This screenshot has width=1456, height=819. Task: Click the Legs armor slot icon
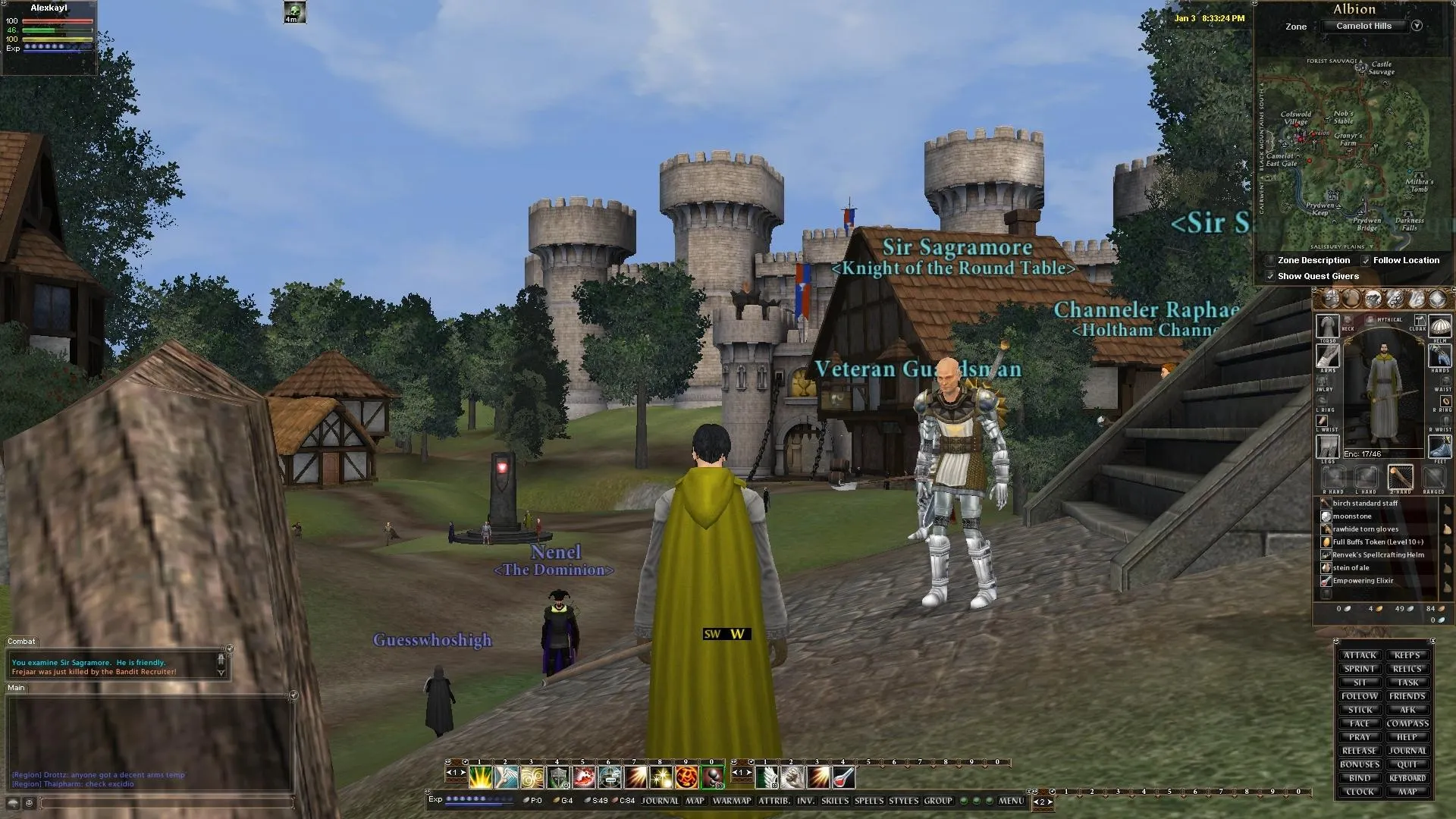(1327, 445)
